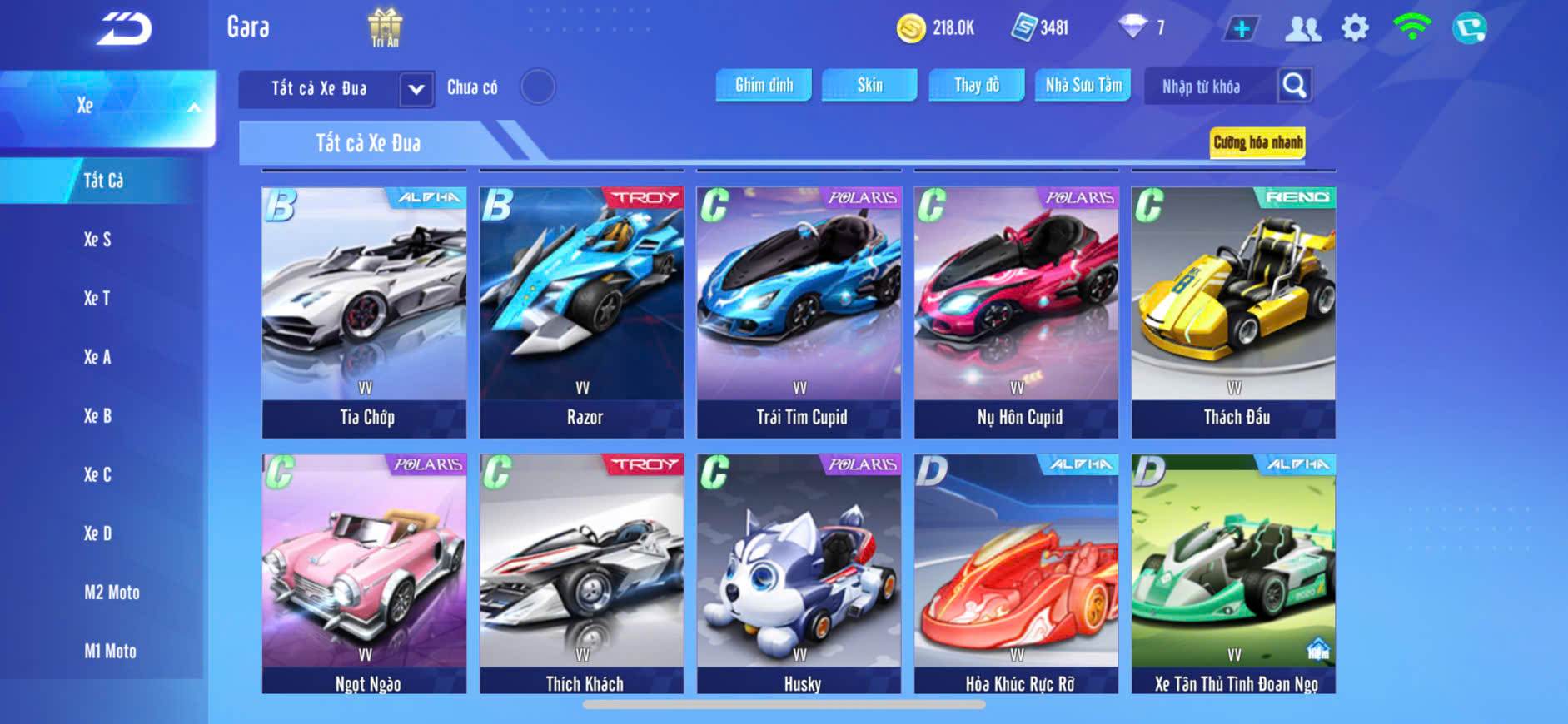The image size is (1568, 724).
Task: Show the M2 Moto category
Action: tap(112, 593)
